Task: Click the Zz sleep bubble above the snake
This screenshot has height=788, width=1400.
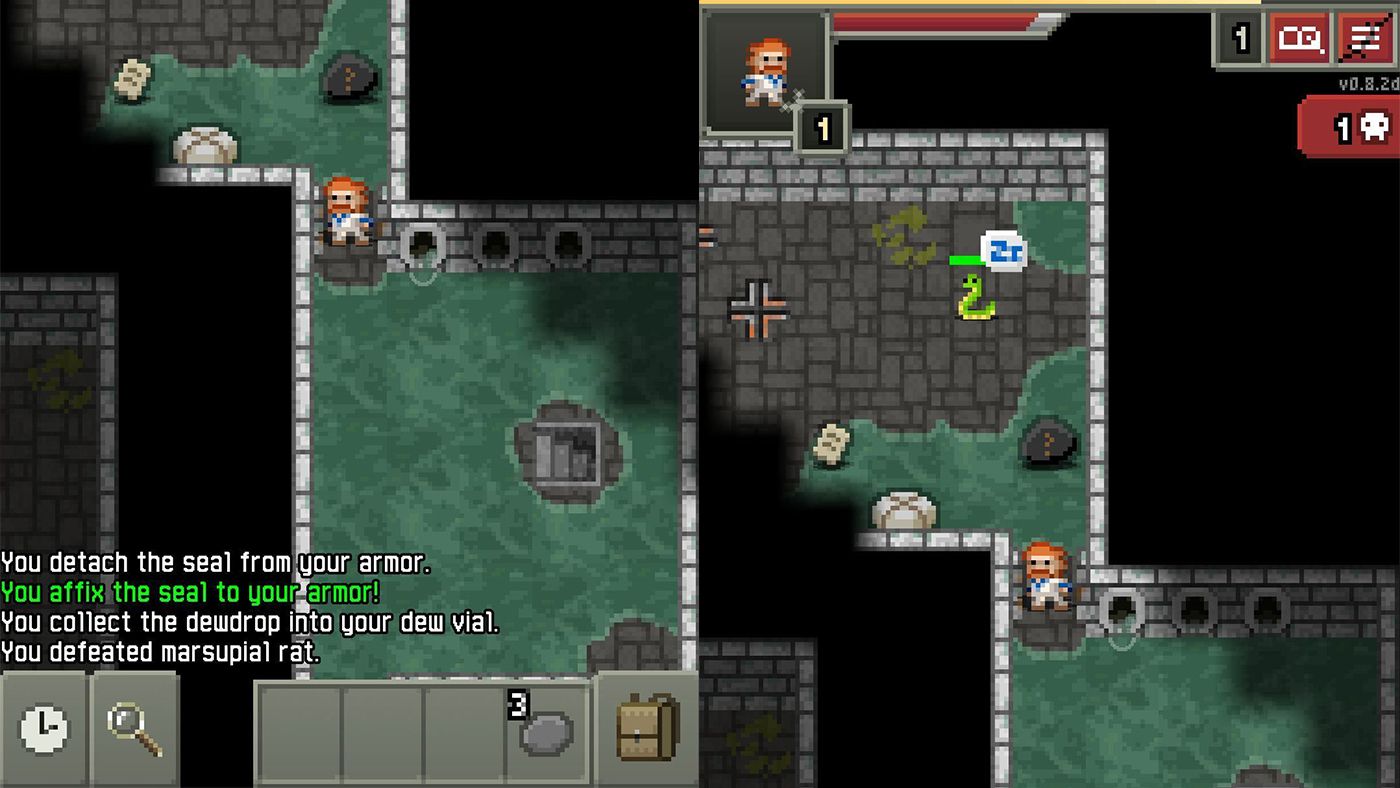Action: click(x=1003, y=252)
